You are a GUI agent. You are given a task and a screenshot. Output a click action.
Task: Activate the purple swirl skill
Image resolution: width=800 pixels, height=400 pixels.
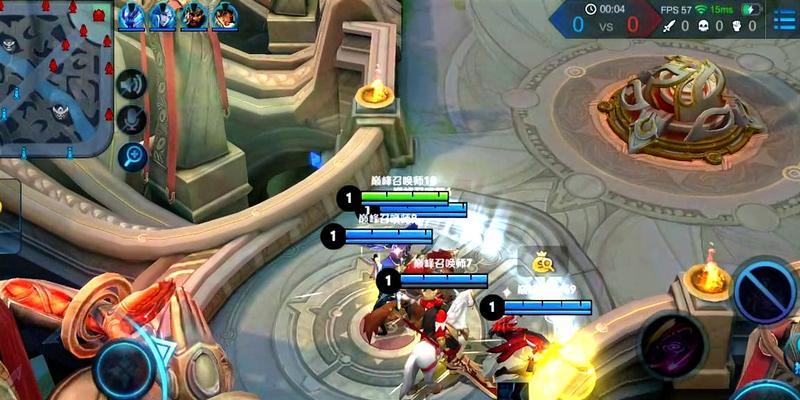(x=672, y=344)
